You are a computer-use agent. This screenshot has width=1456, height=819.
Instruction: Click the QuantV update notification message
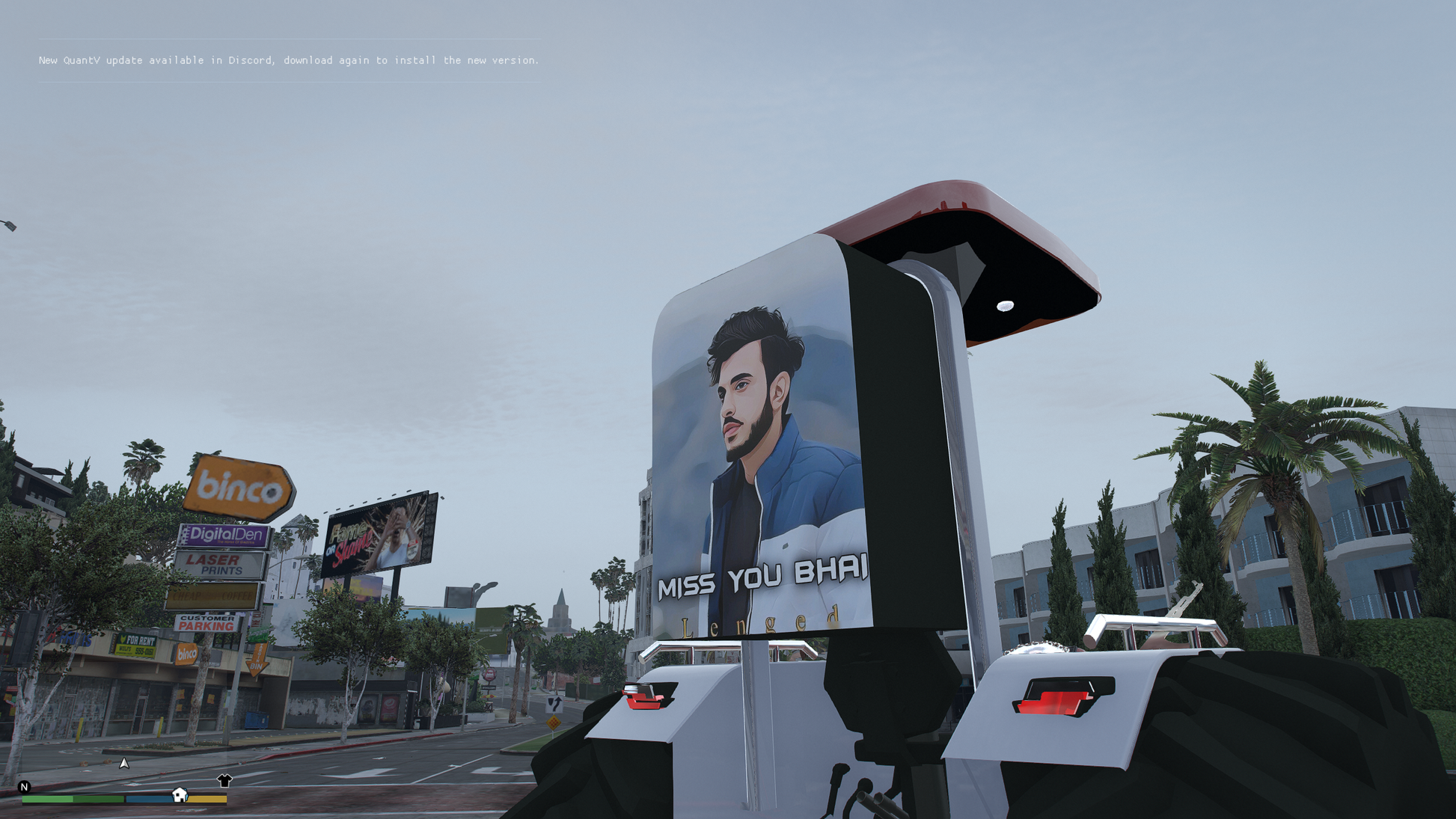[x=289, y=60]
